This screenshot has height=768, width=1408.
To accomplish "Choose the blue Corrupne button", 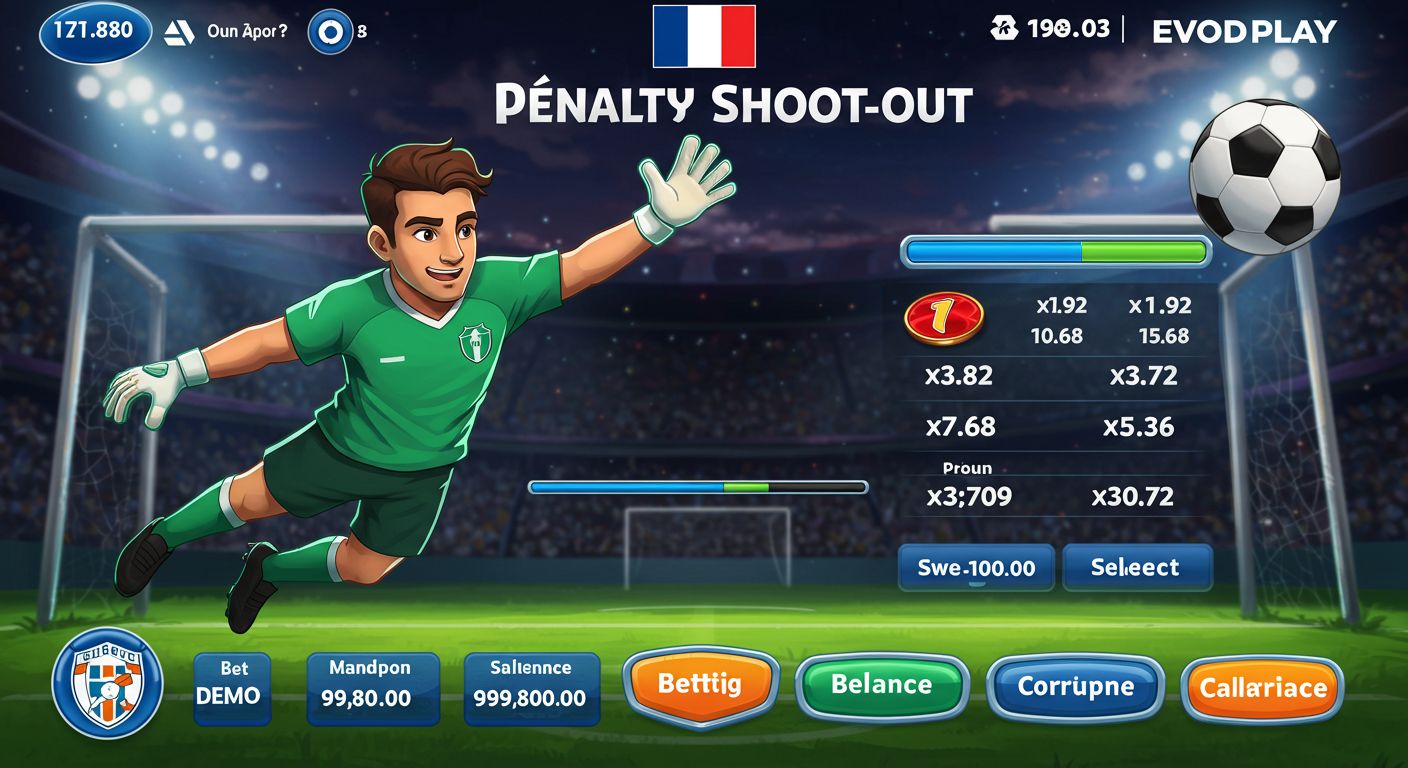I will (x=1075, y=688).
